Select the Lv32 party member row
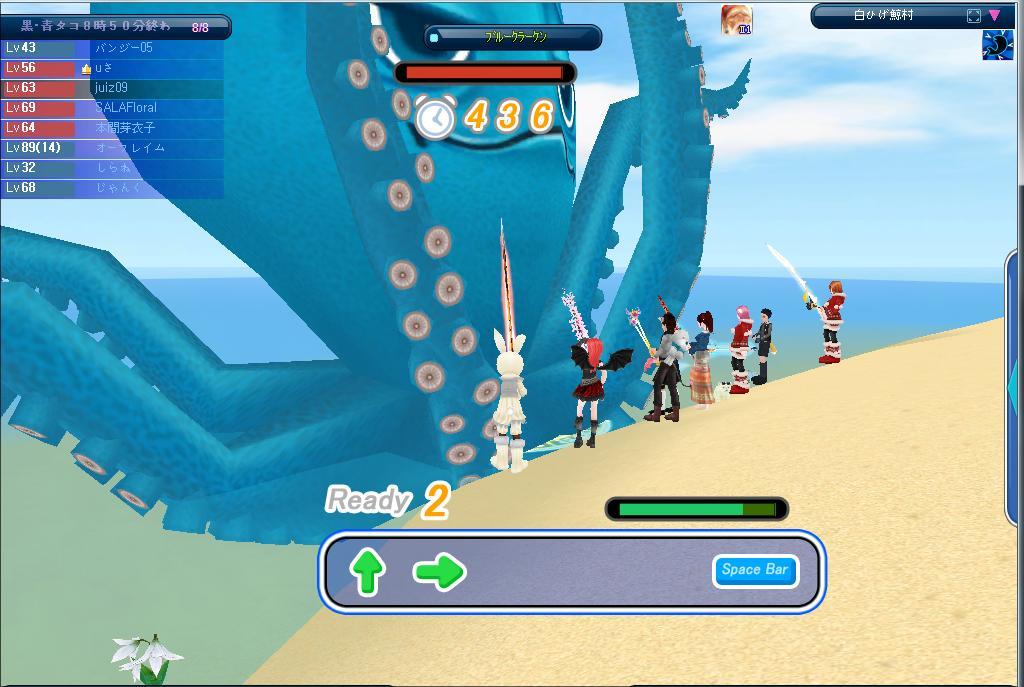Screen dimensions: 1024x687 (112, 168)
